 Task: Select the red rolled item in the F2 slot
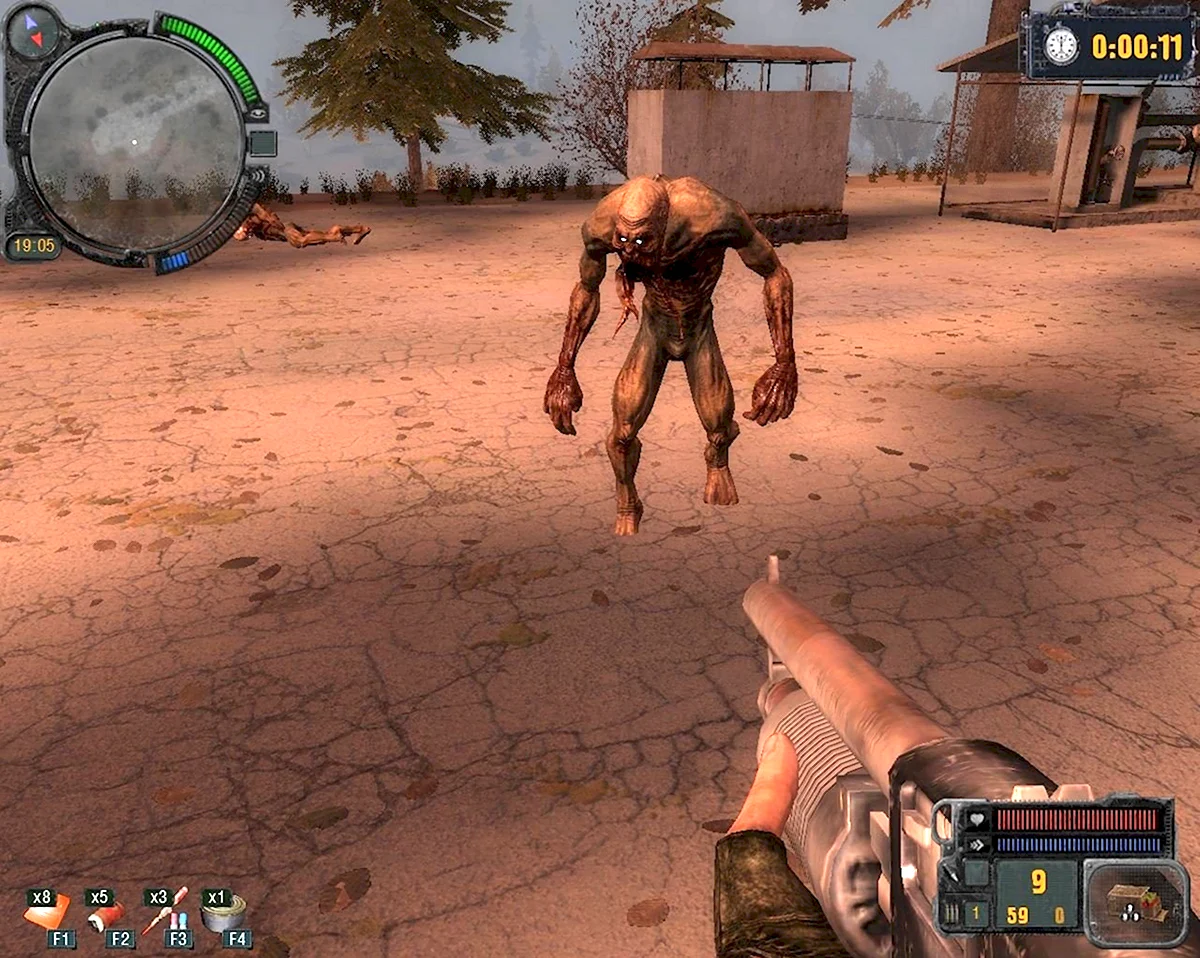105,913
